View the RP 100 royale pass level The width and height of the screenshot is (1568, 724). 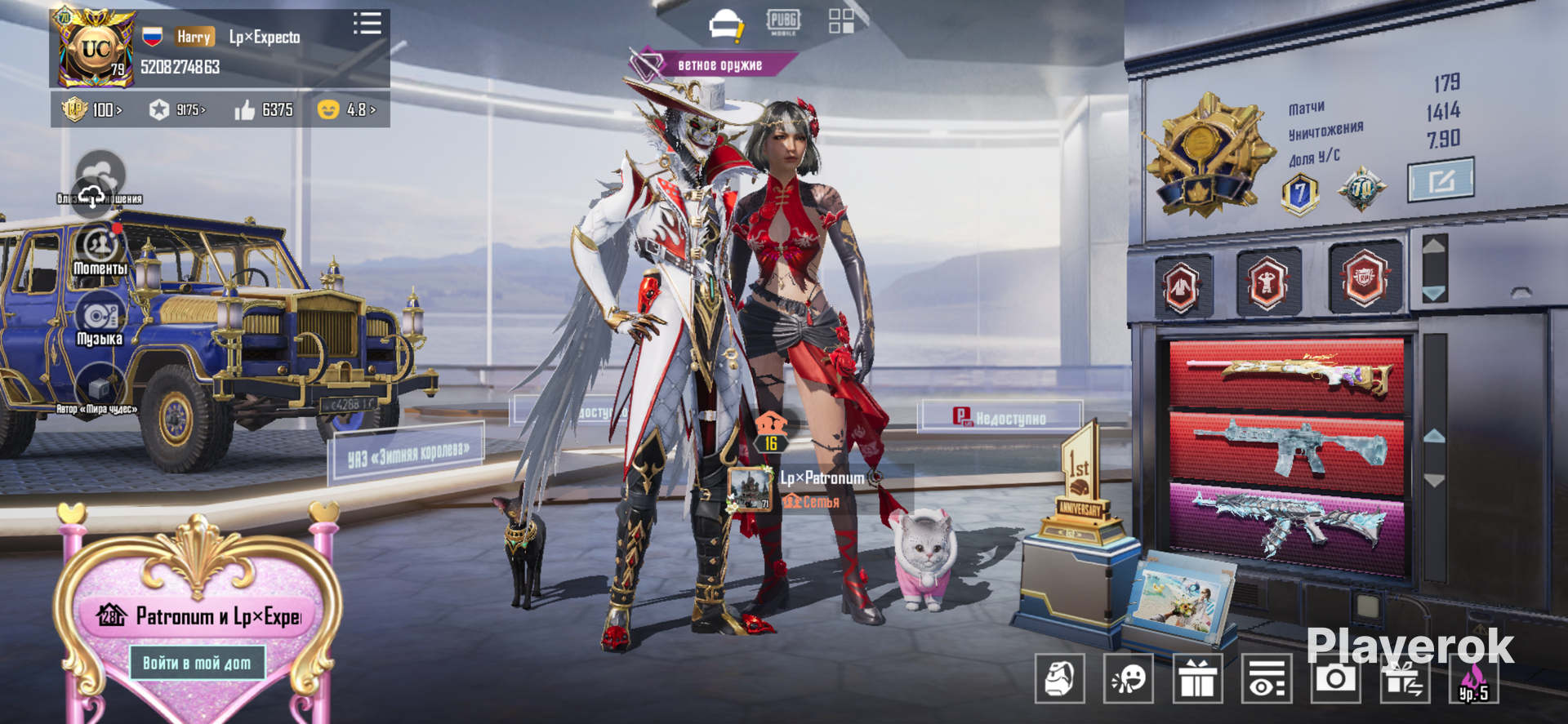93,109
